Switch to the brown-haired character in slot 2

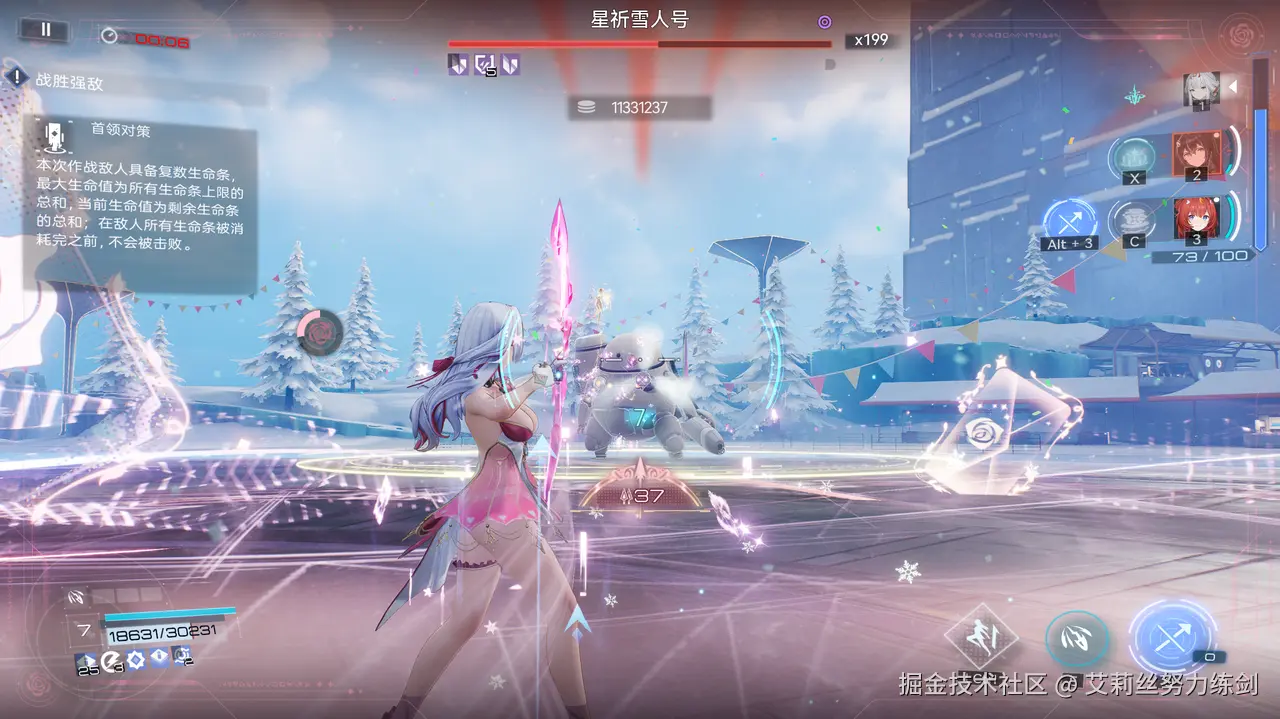pos(1194,154)
